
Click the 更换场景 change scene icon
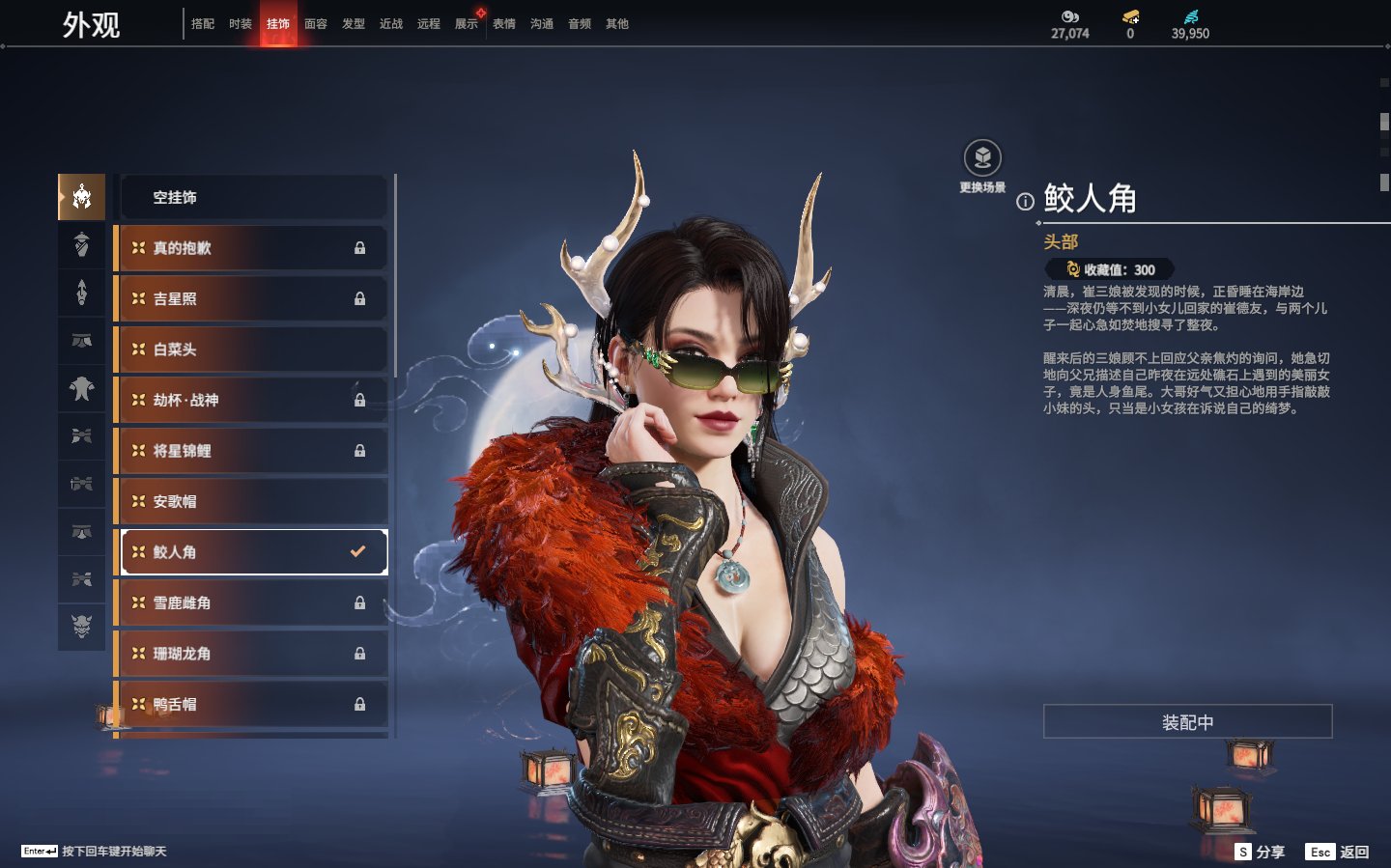click(x=982, y=158)
